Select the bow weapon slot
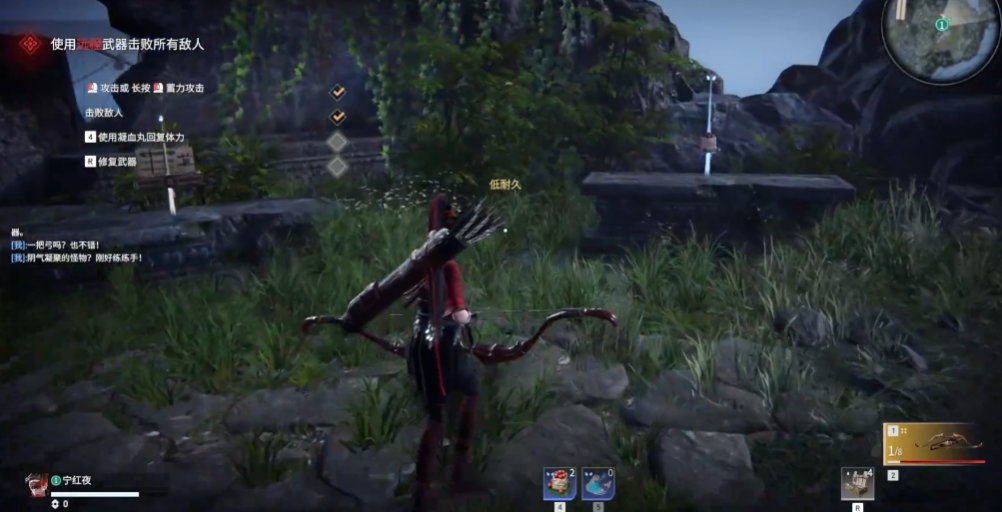This screenshot has width=1002, height=512. (936, 443)
